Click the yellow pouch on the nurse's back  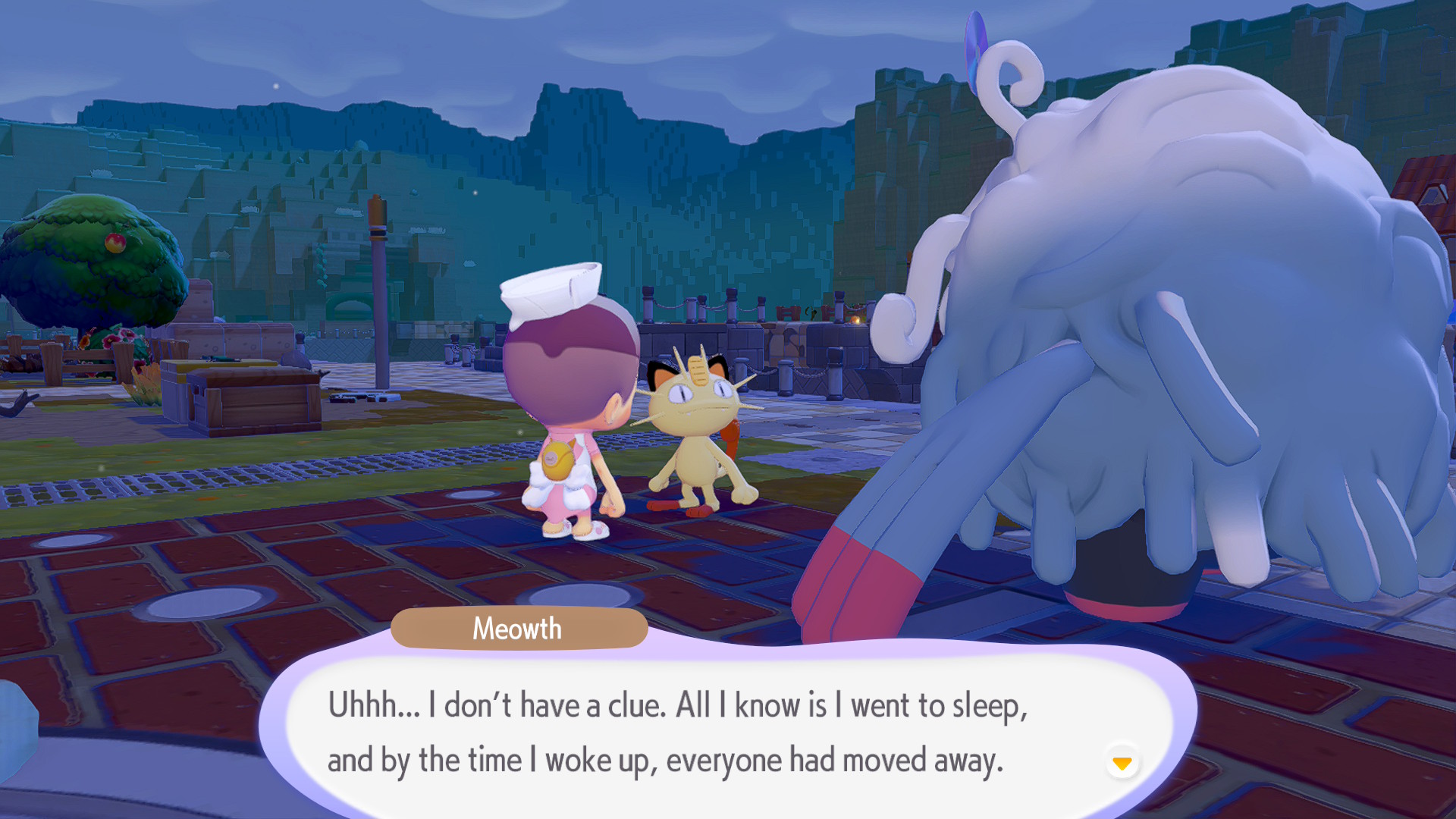coord(559,461)
